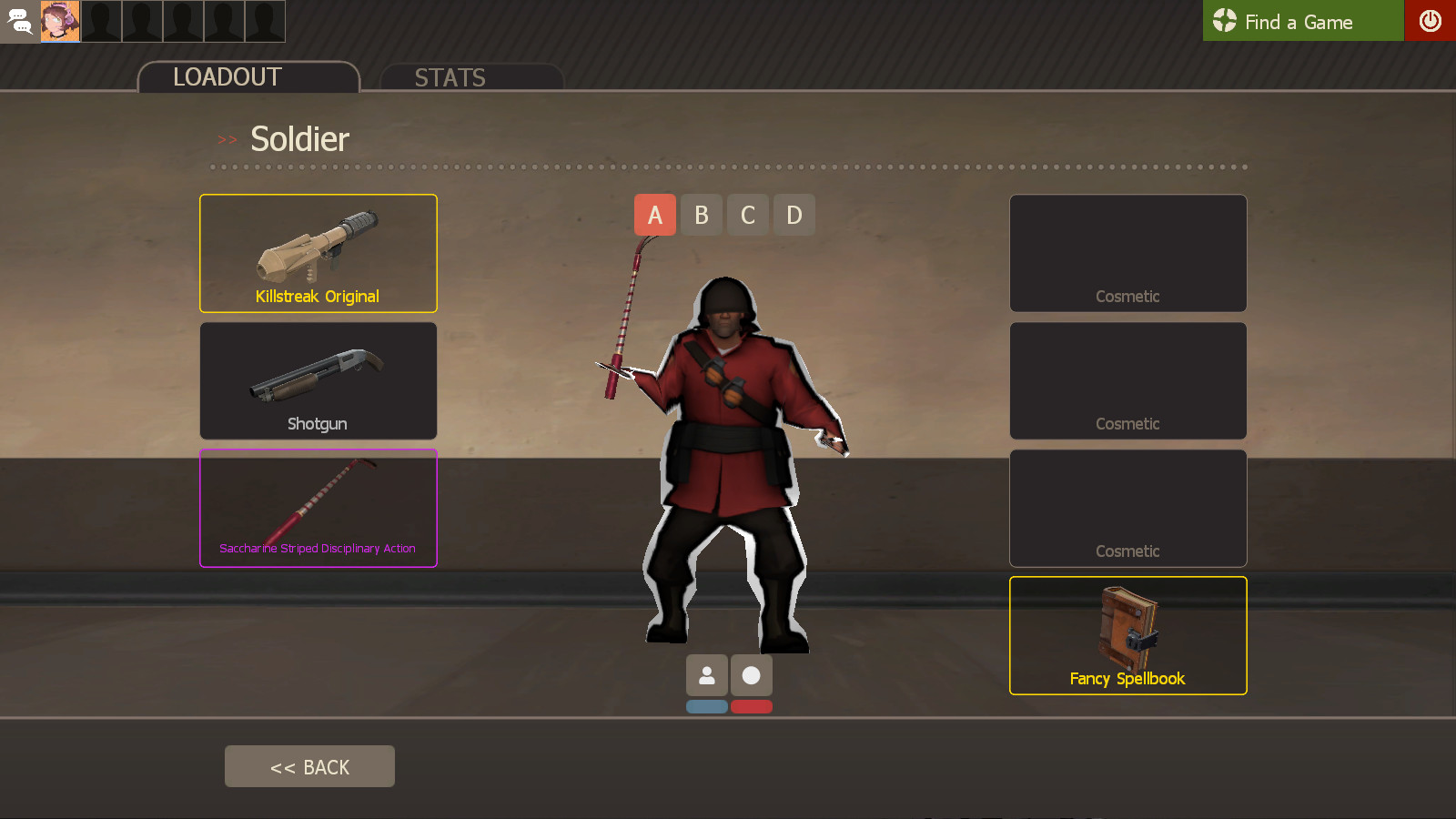1456x819 pixels.
Task: Show the player model with the person icon
Action: point(706,674)
